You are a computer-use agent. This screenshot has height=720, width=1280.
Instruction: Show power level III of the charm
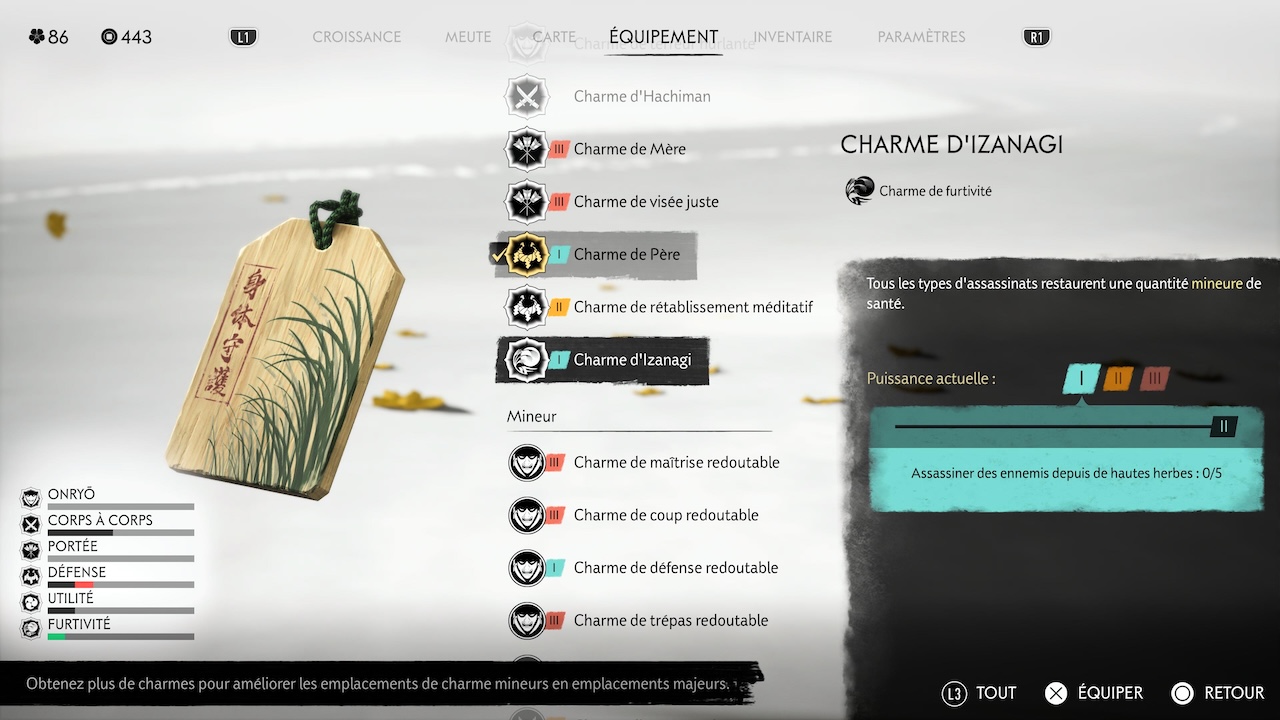pos(1155,379)
